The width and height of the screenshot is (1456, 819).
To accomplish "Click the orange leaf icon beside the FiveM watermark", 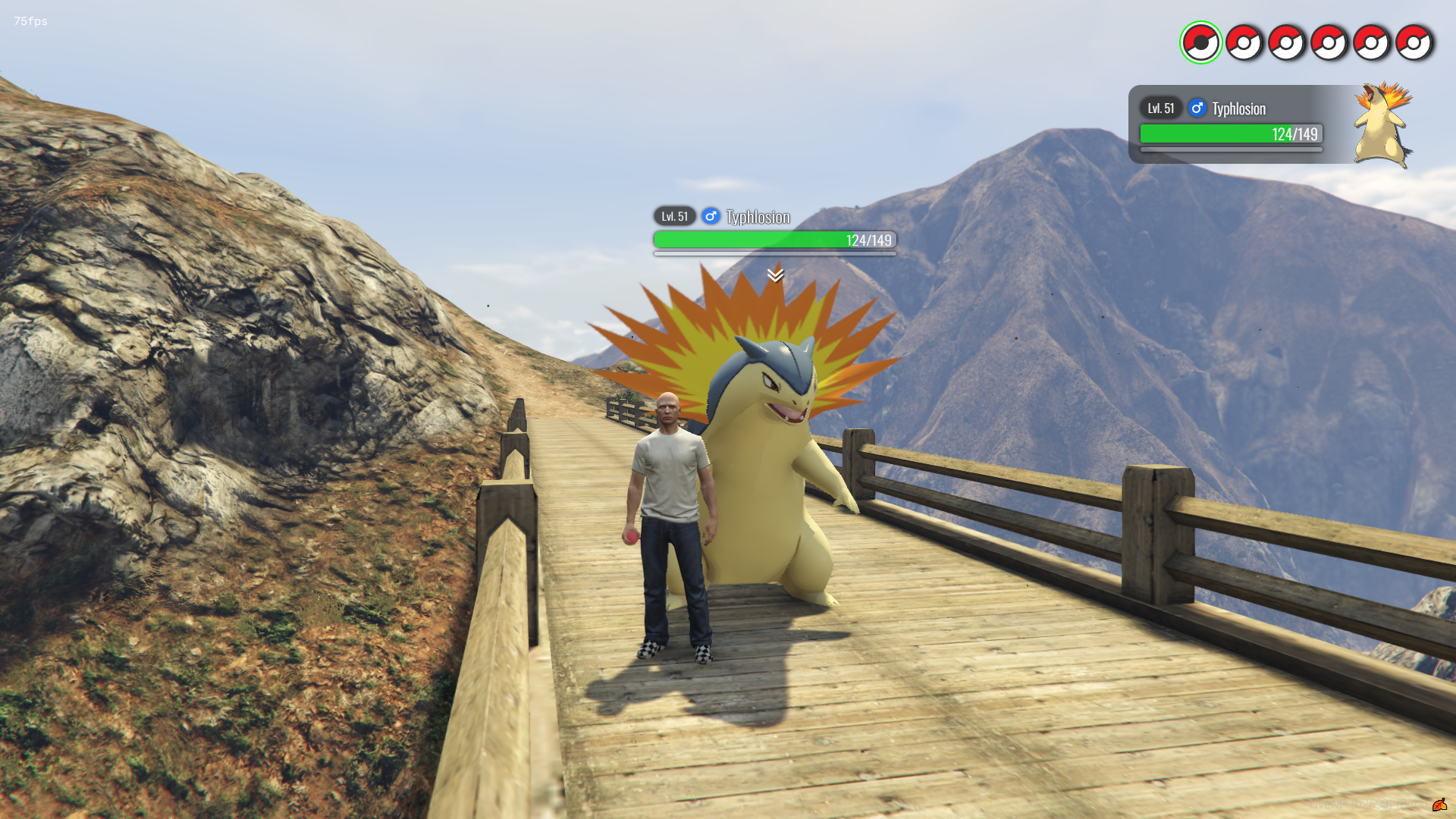I will click(x=1439, y=805).
